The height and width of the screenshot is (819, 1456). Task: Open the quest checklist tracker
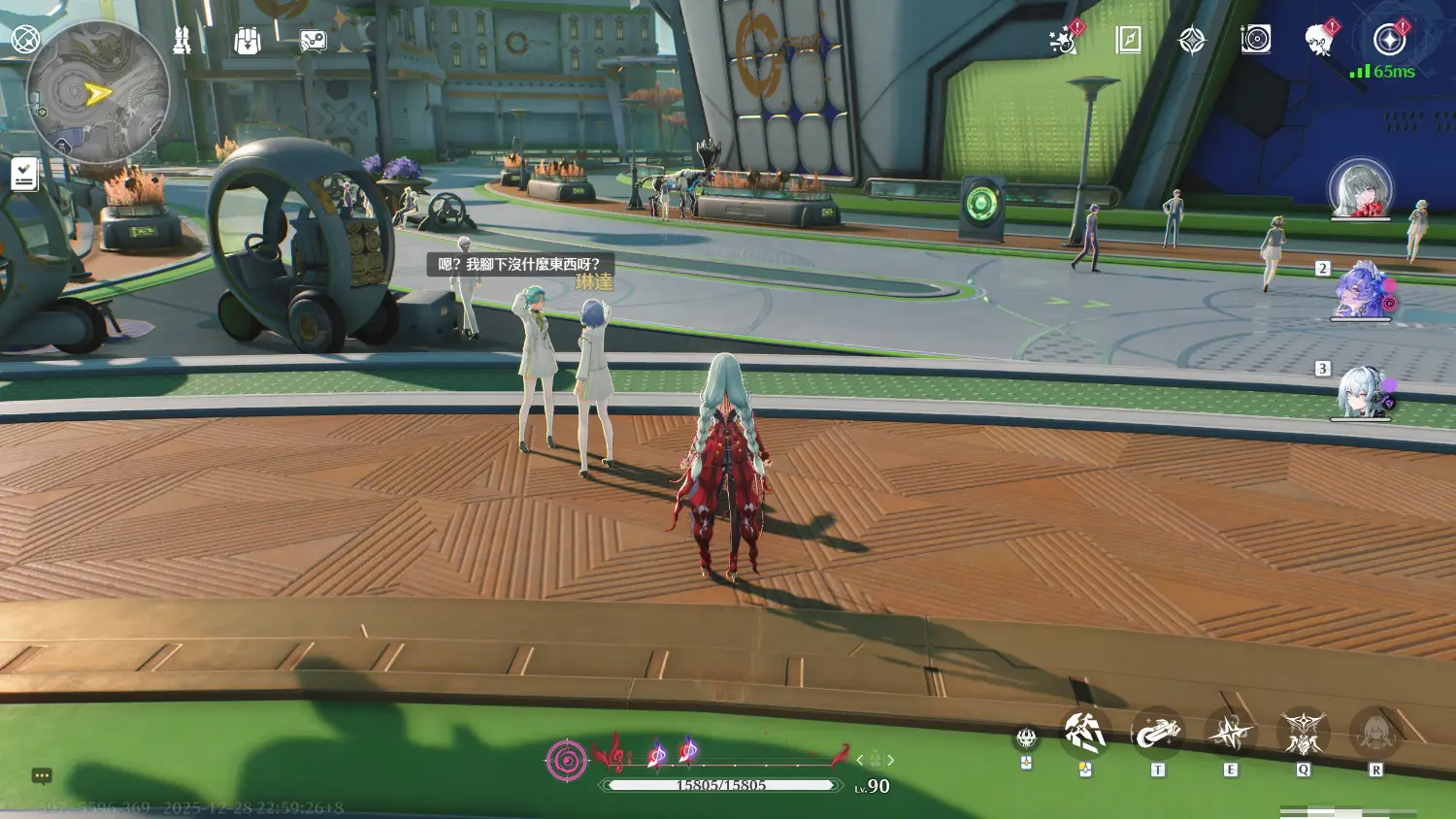tap(24, 175)
